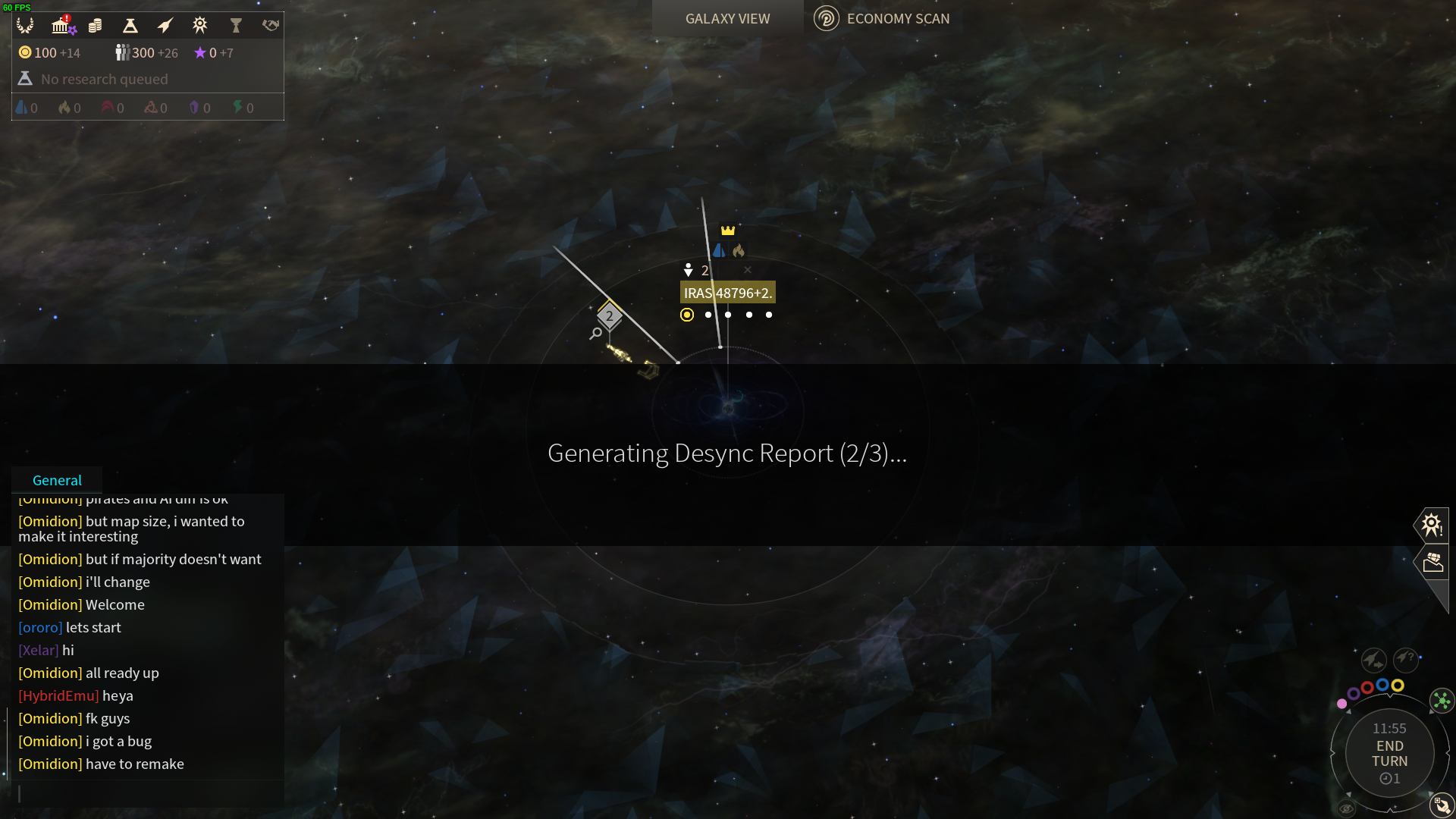
Task: Toggle the eye visibility icon
Action: pos(1346,808)
